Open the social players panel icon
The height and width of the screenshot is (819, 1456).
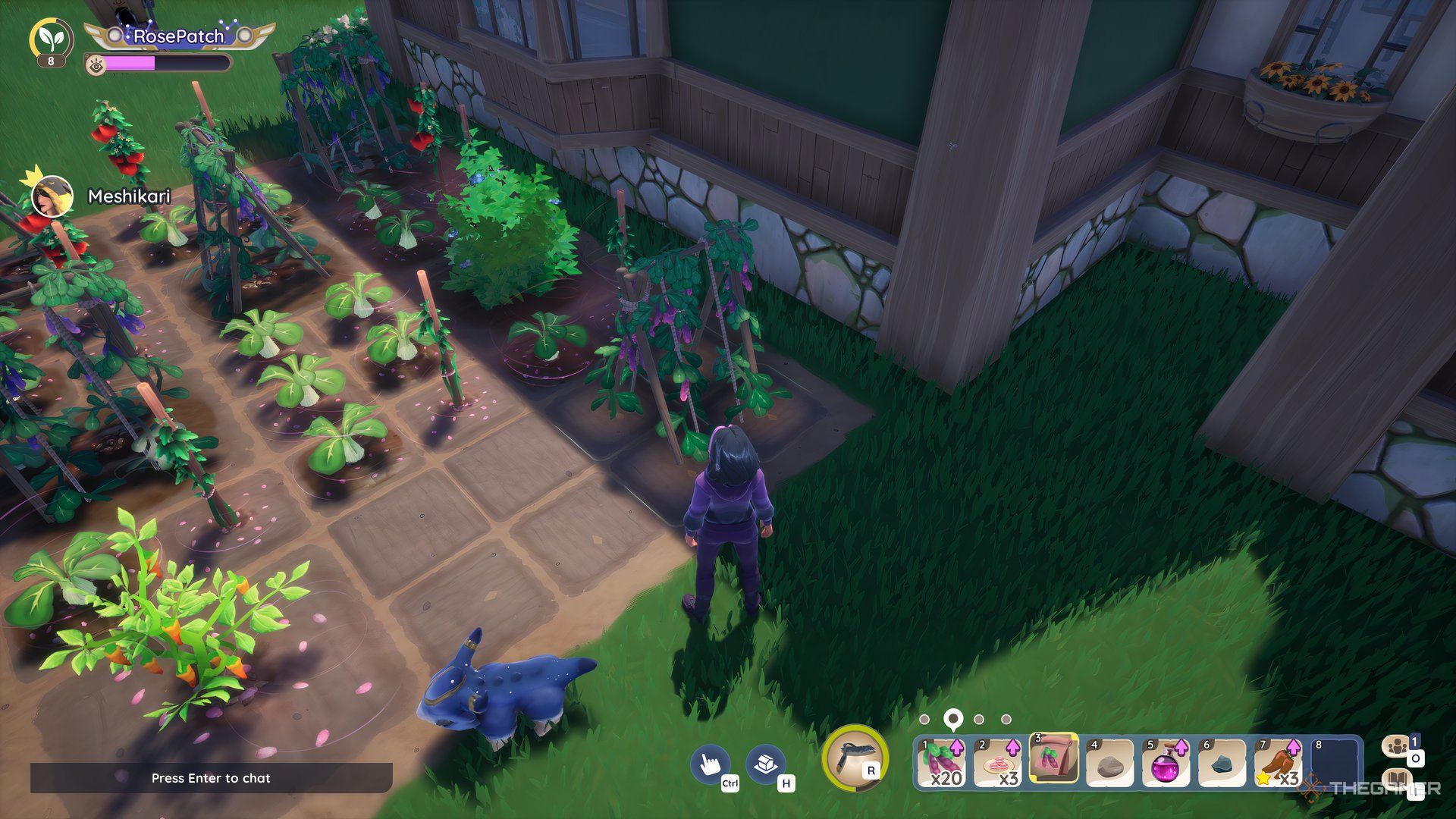[1398, 747]
